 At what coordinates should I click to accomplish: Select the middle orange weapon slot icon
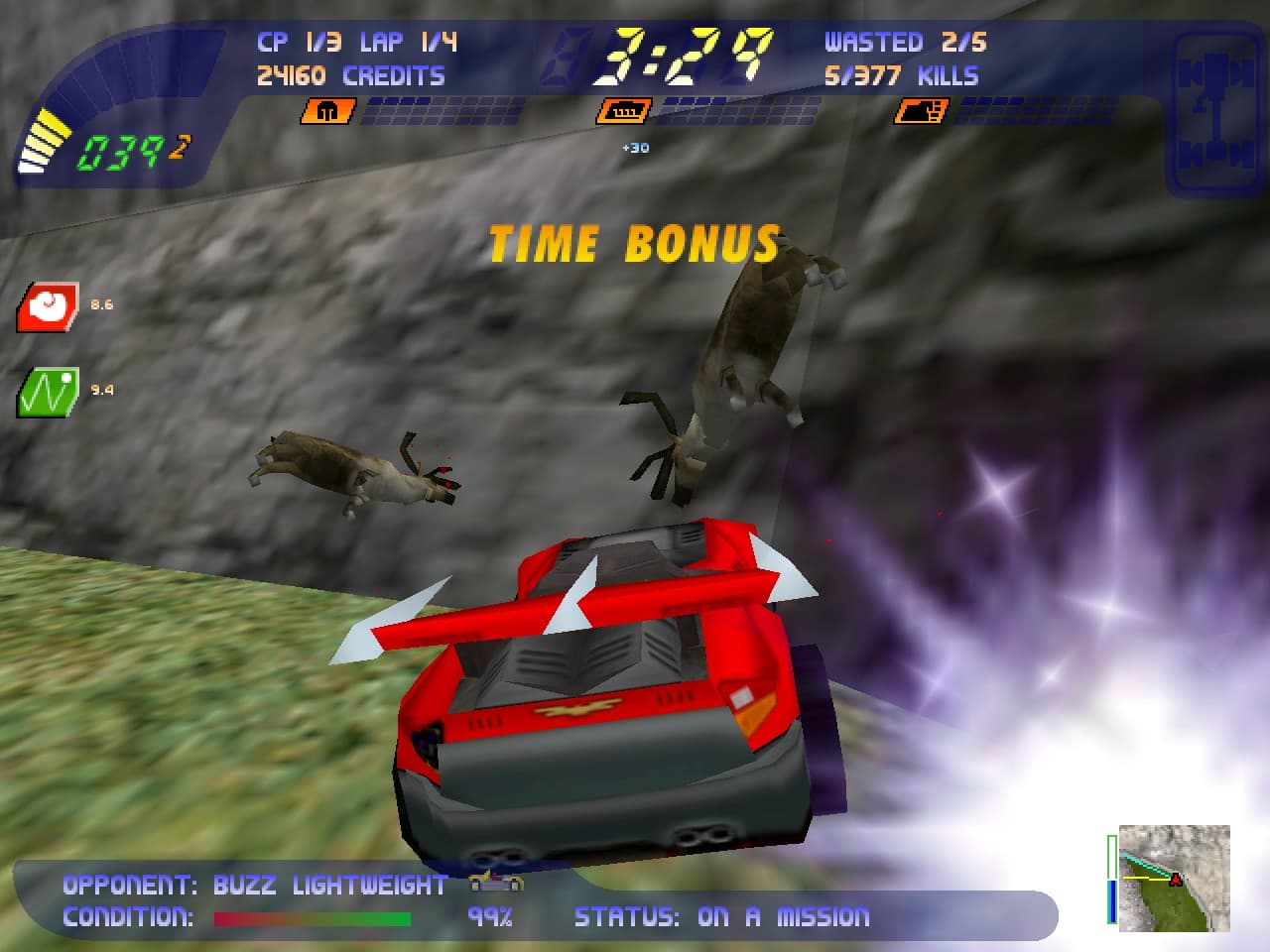click(625, 111)
